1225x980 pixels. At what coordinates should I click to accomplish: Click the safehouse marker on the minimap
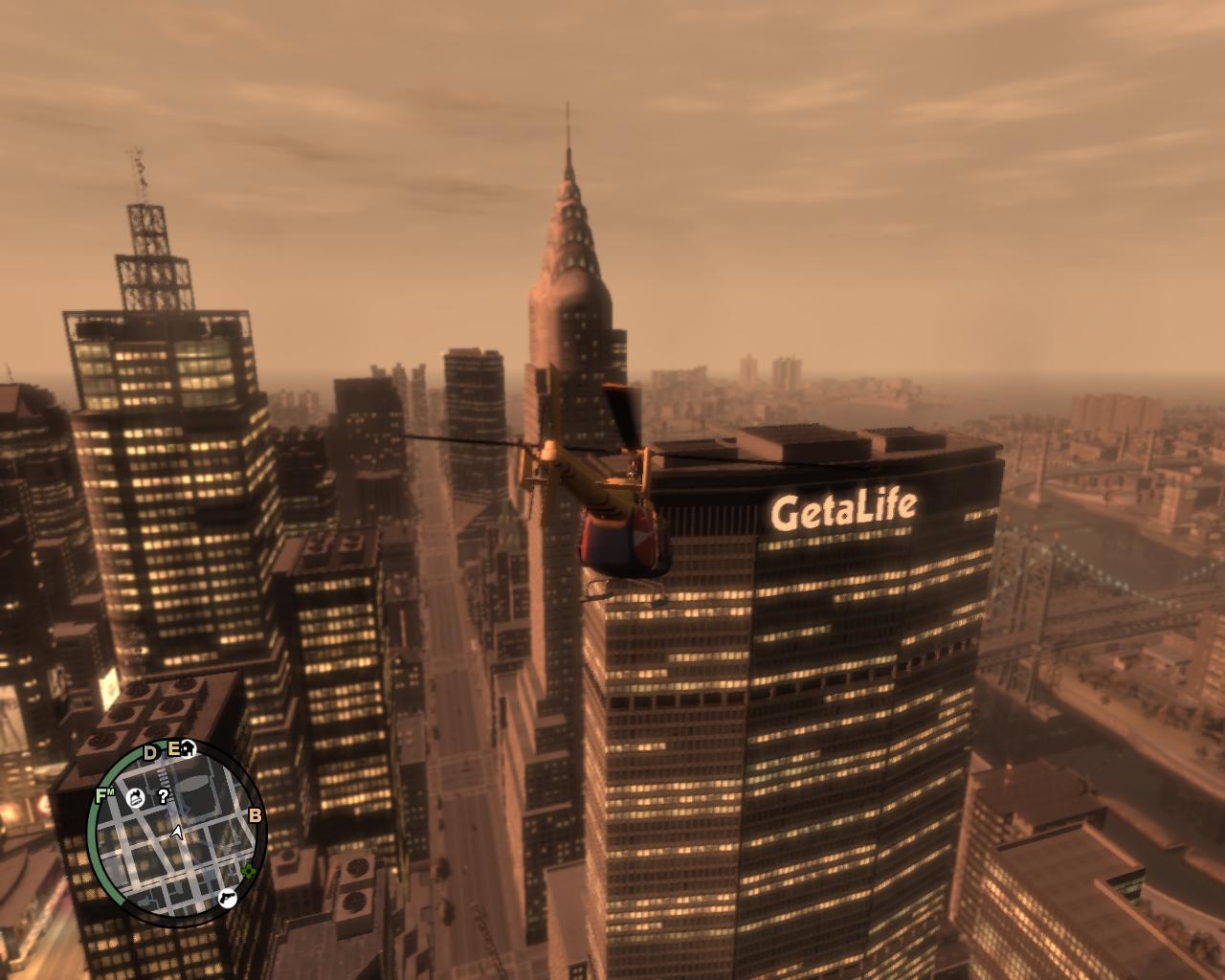(189, 748)
